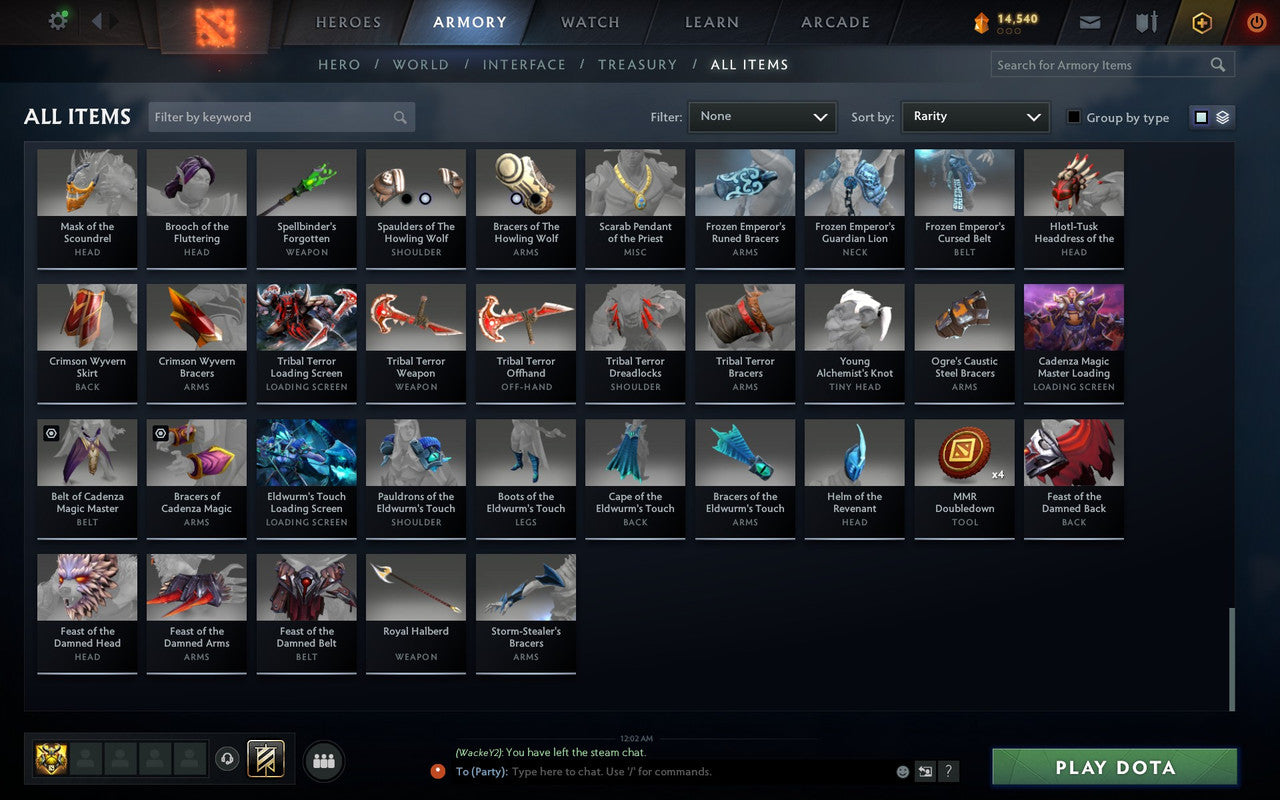1280x800 pixels.
Task: Open voice chat headset icon
Action: (x=226, y=760)
